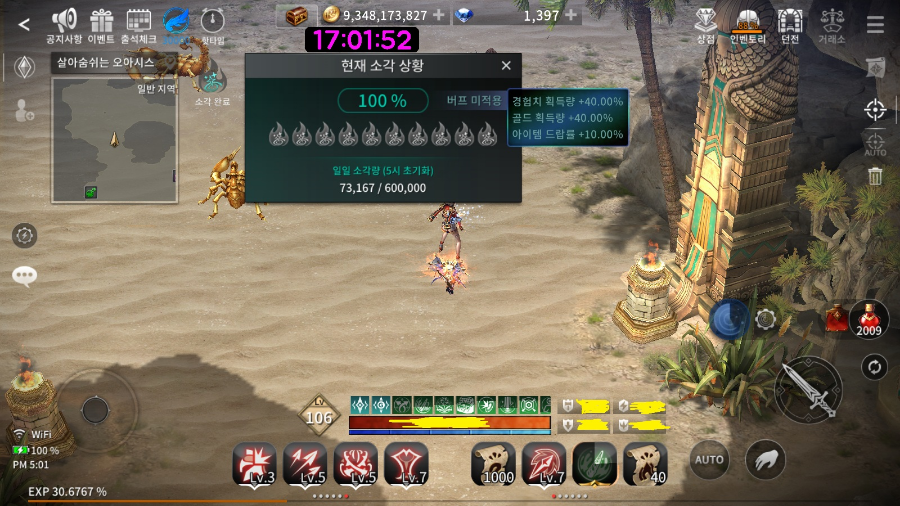
Task: Open the hamburger main menu
Action: click(875, 25)
